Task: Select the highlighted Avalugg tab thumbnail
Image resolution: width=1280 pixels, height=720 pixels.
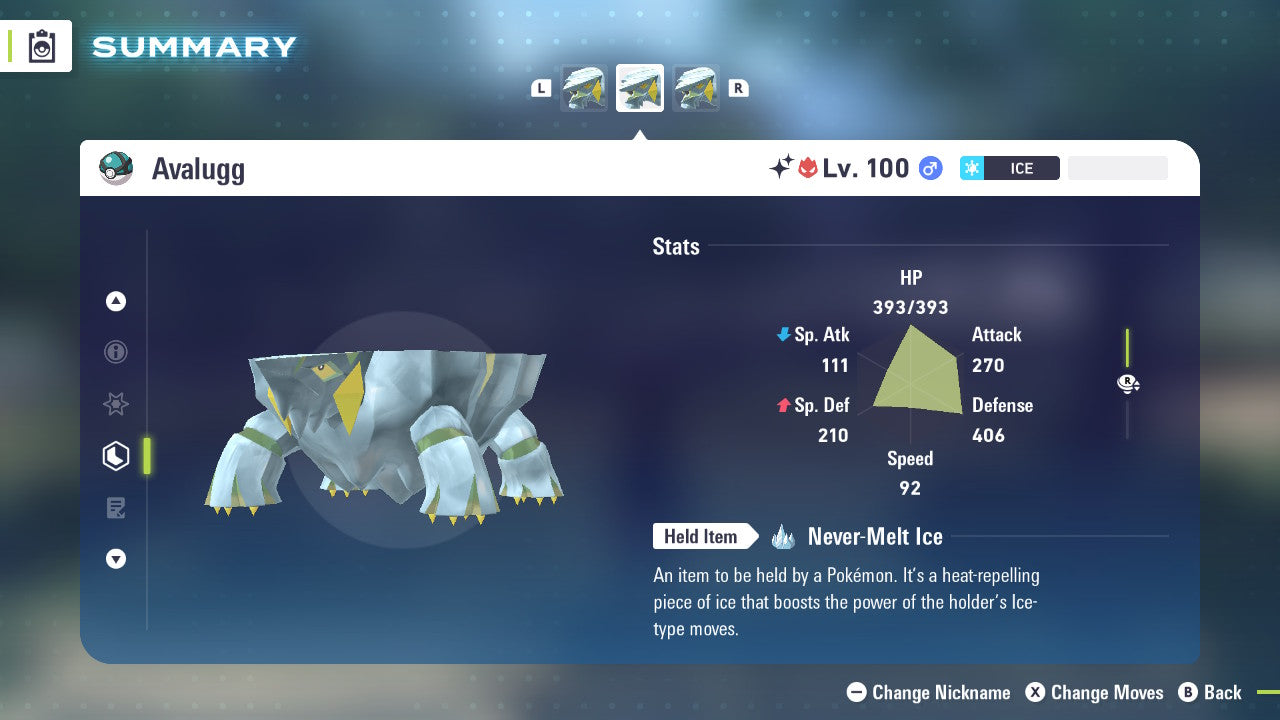Action: [639, 87]
